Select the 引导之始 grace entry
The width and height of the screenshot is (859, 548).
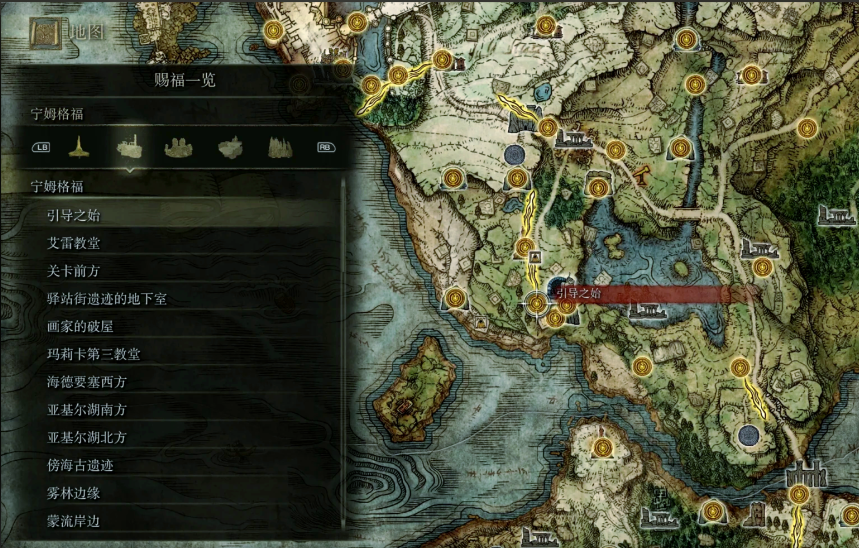coord(74,215)
